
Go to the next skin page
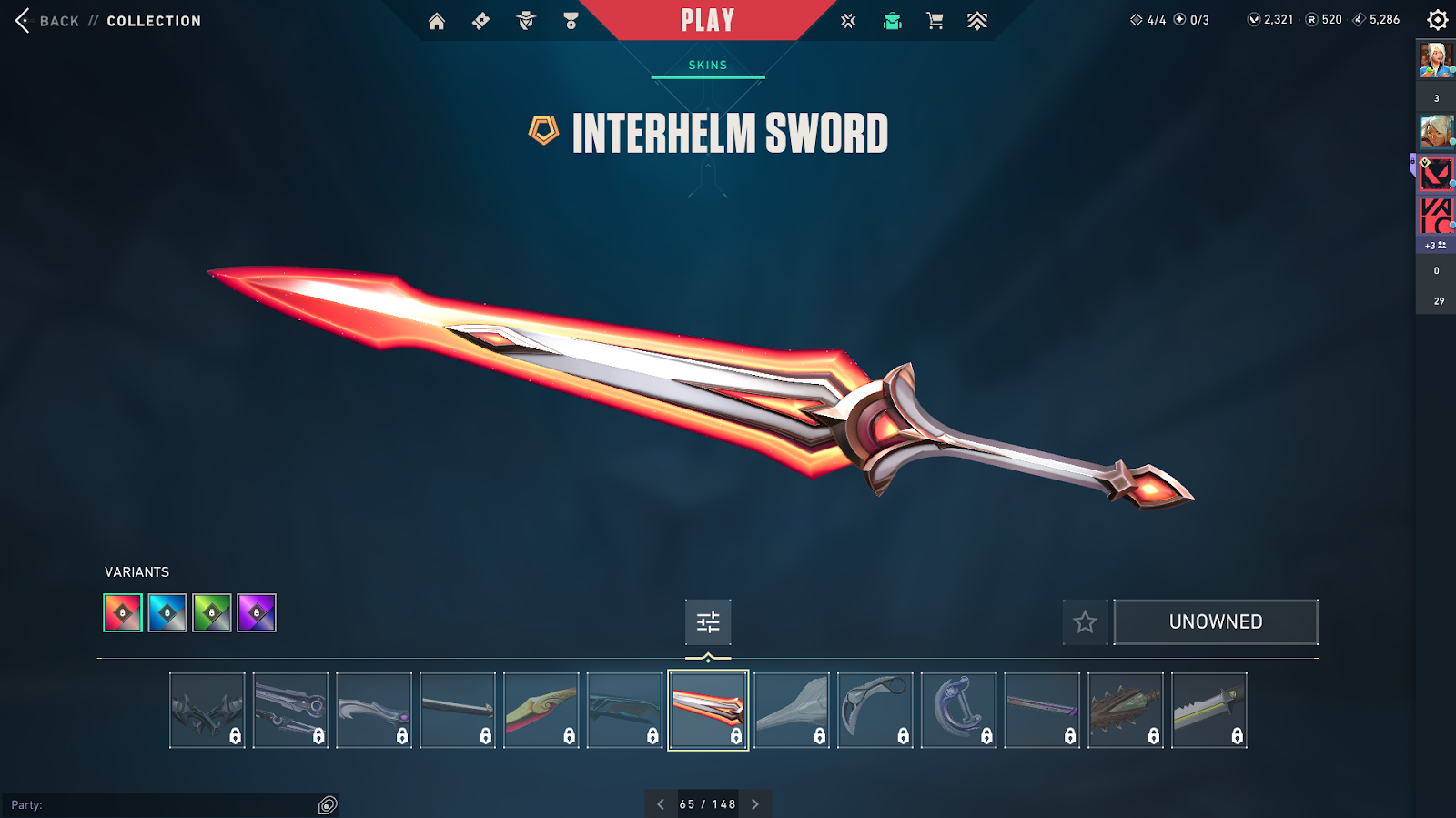pos(755,804)
